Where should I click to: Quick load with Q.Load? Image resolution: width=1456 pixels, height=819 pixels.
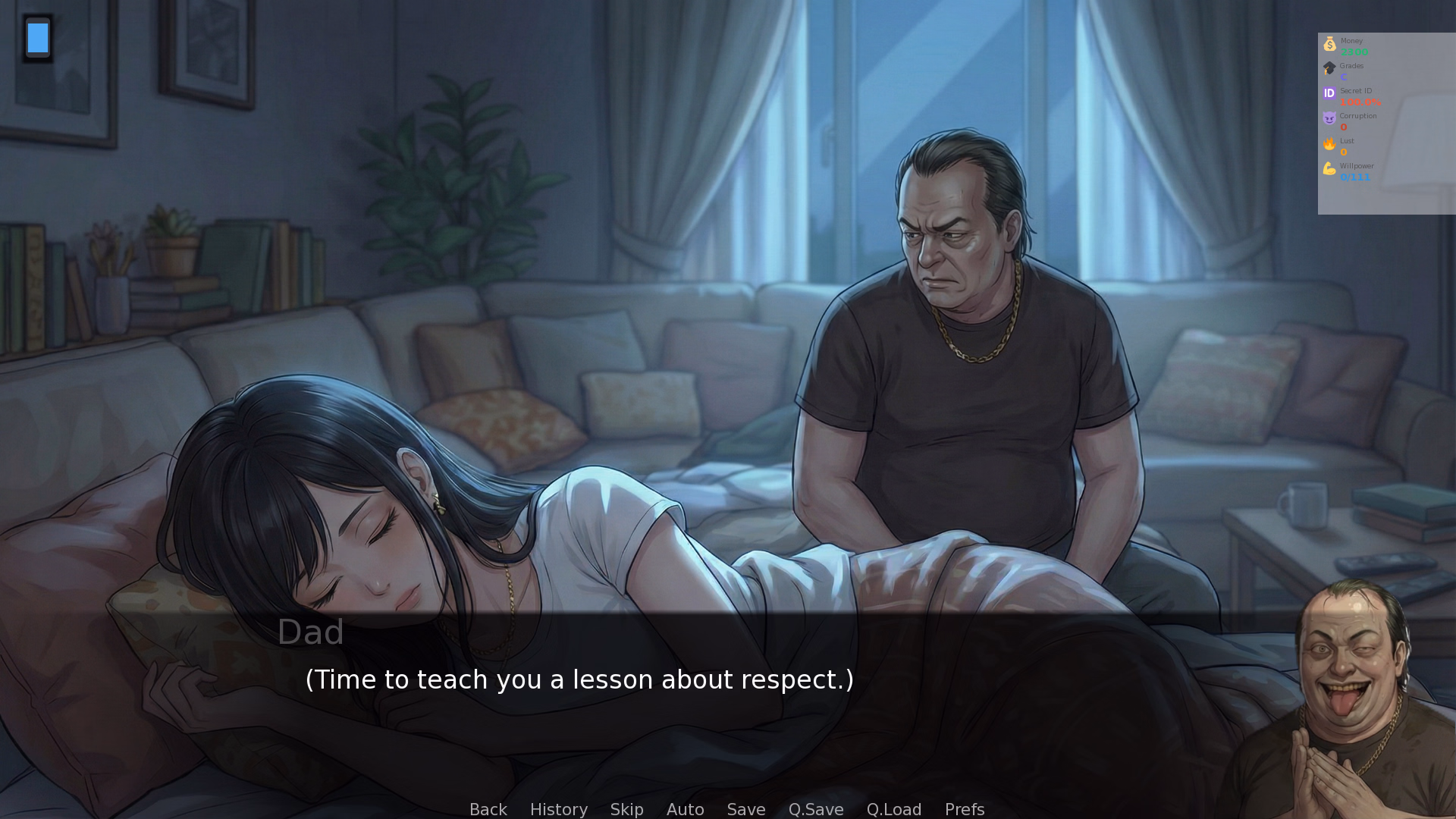click(x=893, y=809)
